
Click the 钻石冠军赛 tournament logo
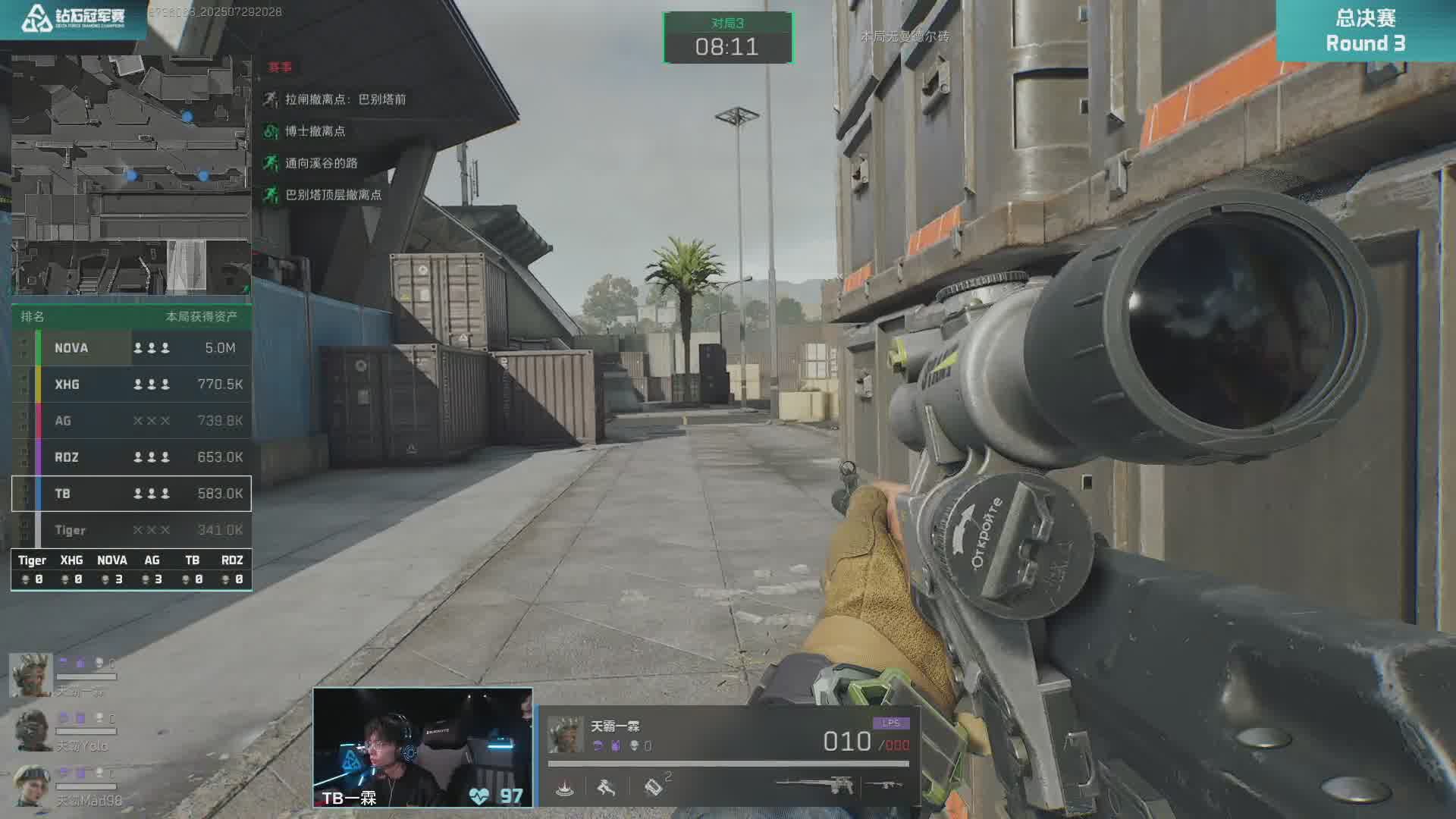(74, 19)
